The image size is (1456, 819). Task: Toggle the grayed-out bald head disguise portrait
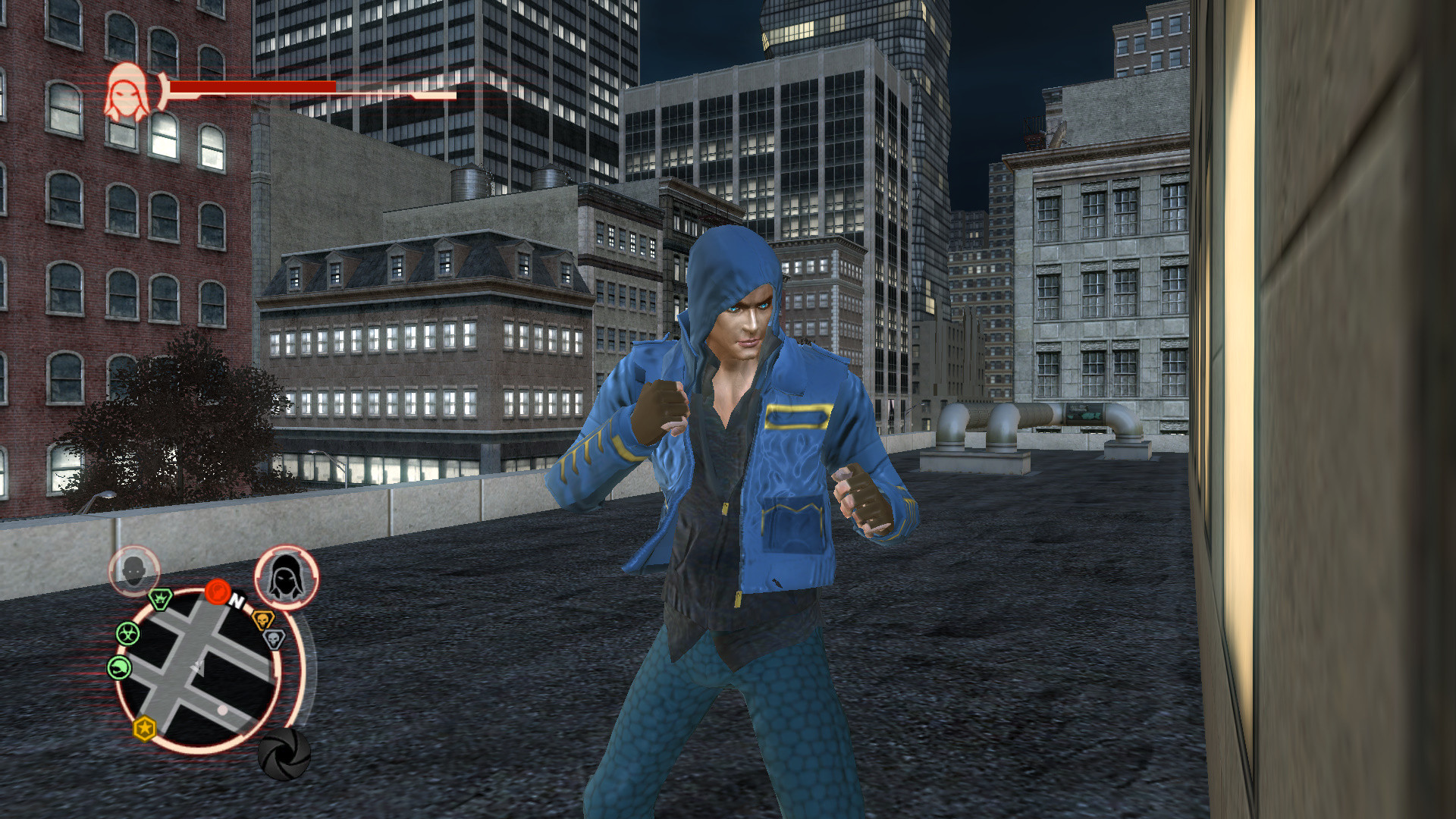coord(135,570)
